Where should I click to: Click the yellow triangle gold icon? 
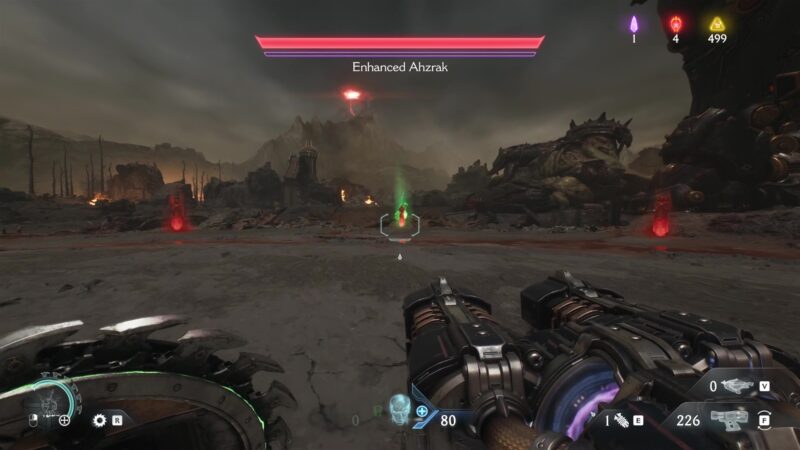point(716,24)
